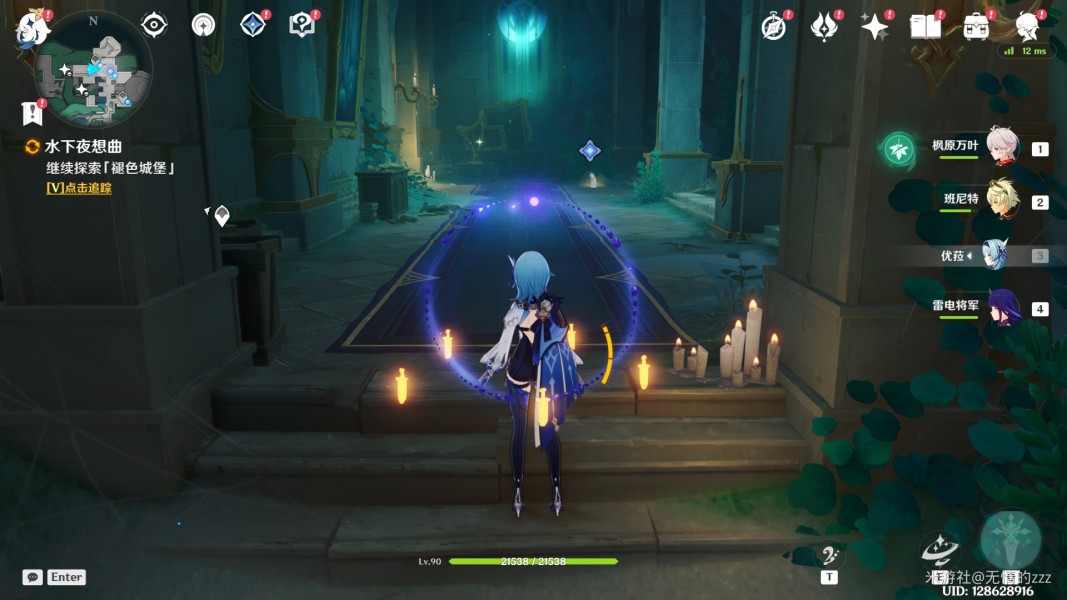This screenshot has height=600, width=1067.
Task: Open the character profile head icon
Action: pos(1027,27)
